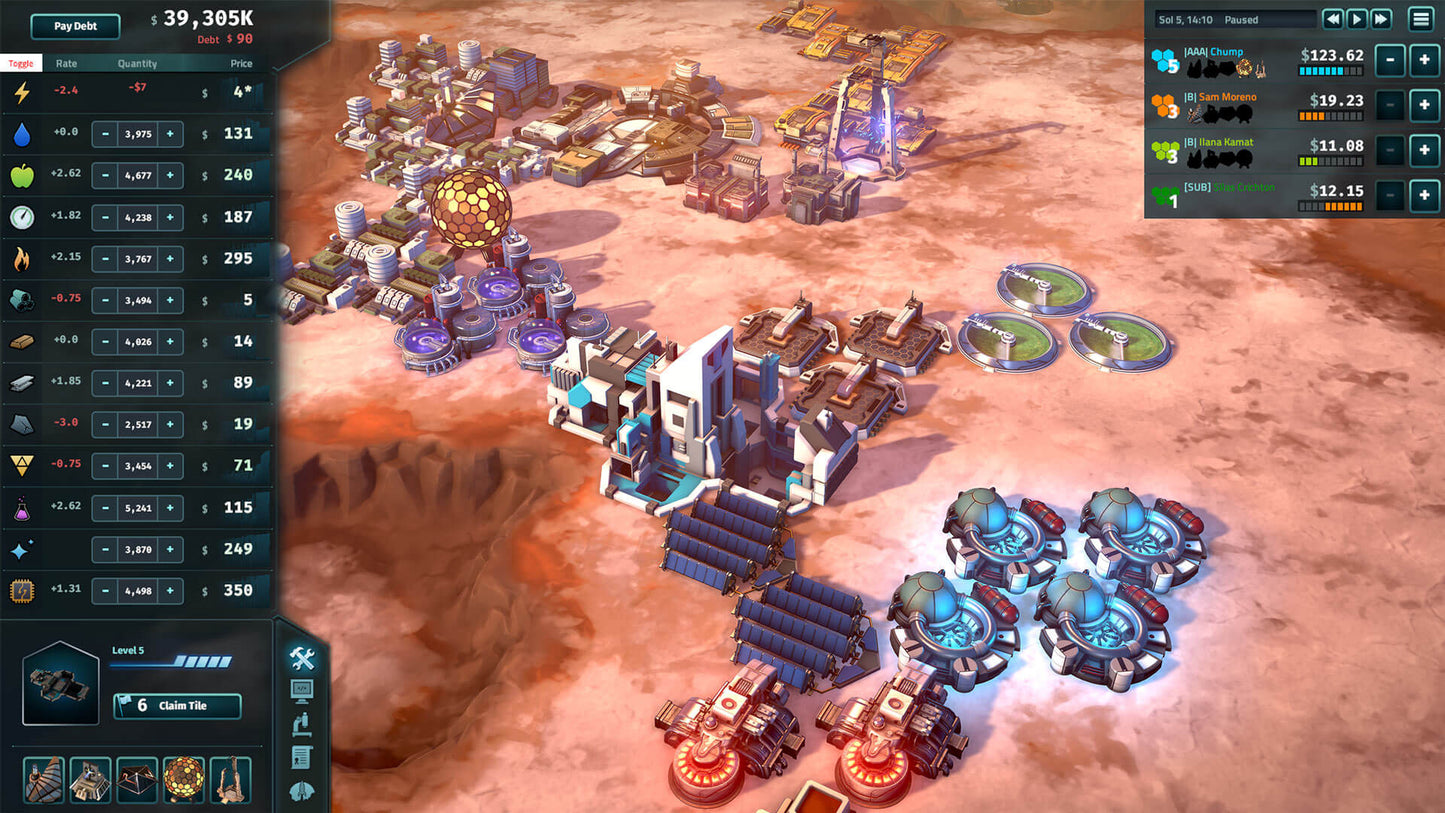1445x813 pixels.
Task: Switch the market panel Toggle mode
Action: coord(21,62)
